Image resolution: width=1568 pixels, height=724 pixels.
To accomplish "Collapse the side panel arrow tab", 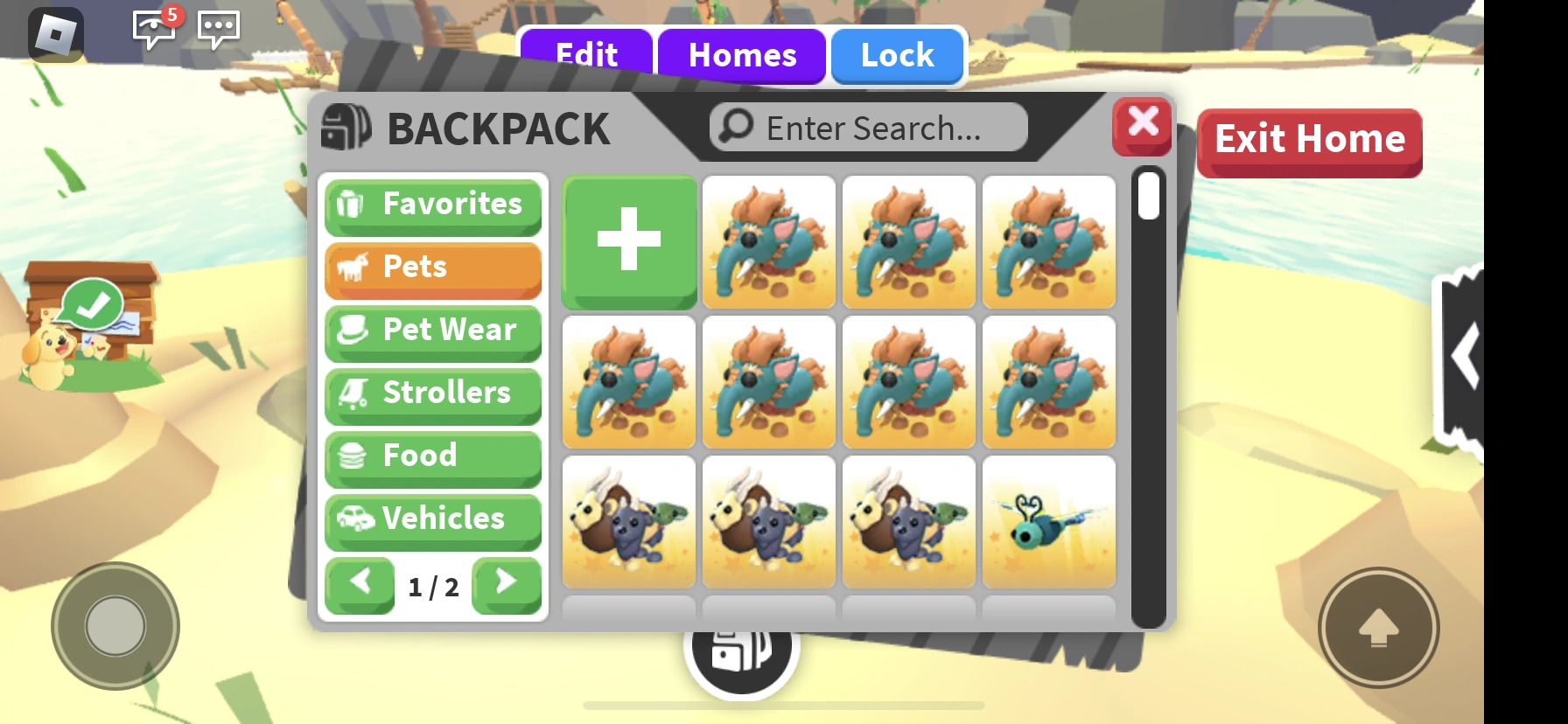I will pos(1465,357).
